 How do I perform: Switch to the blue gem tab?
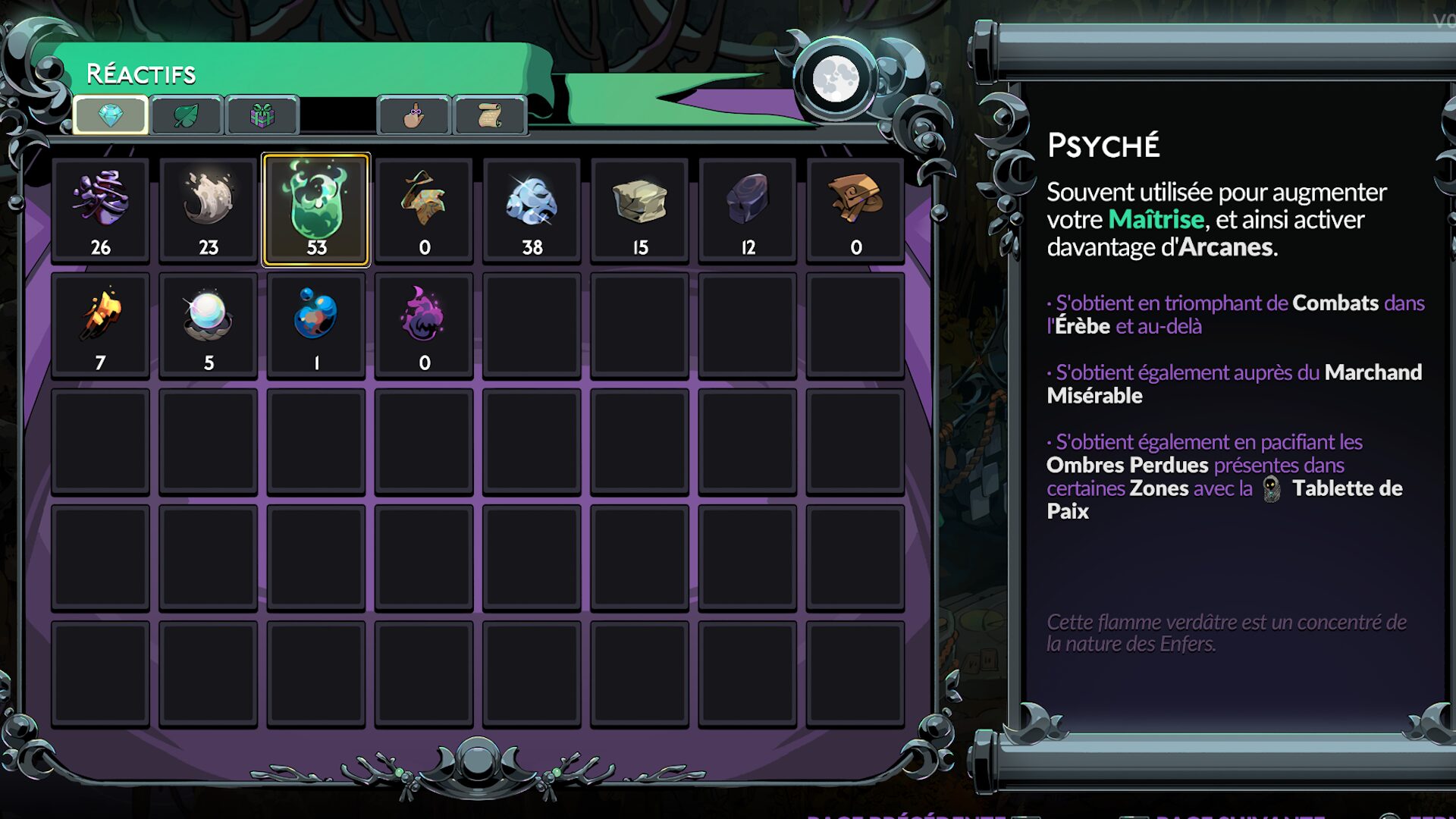point(111,115)
